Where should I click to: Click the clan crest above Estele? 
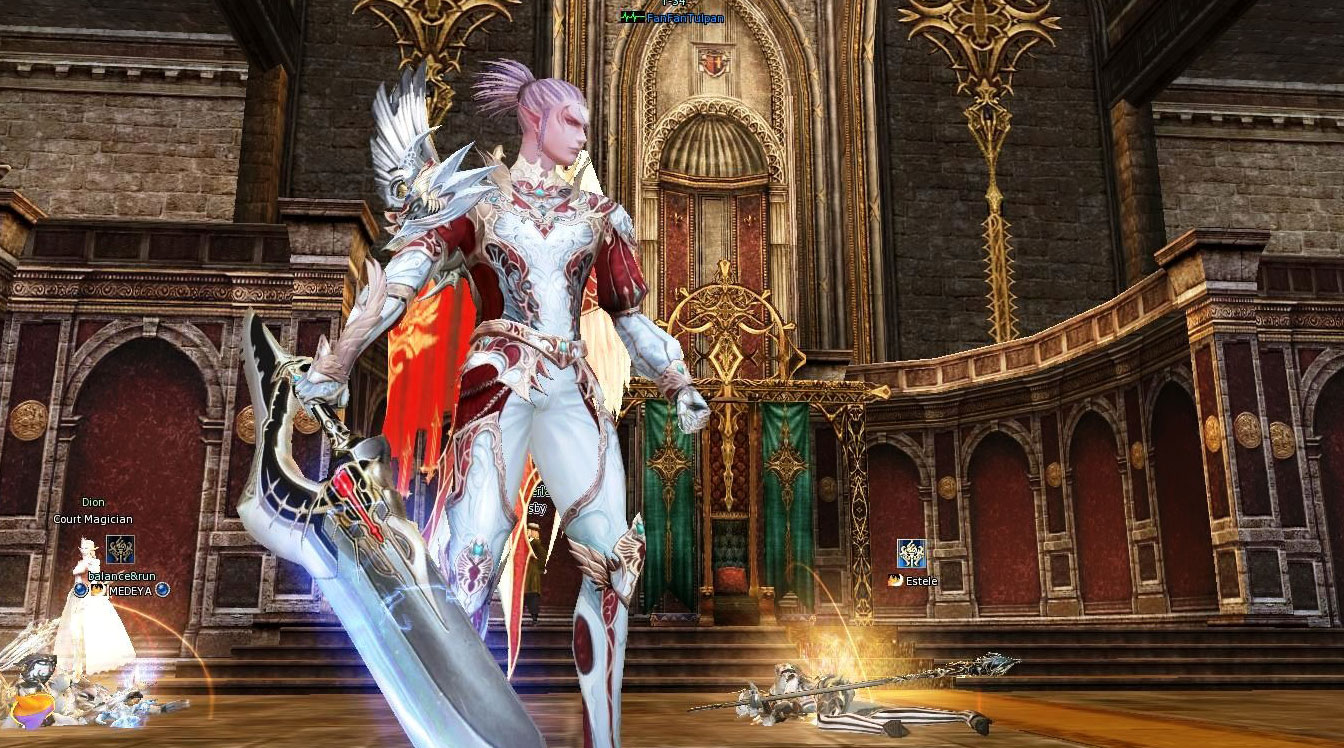pos(911,553)
